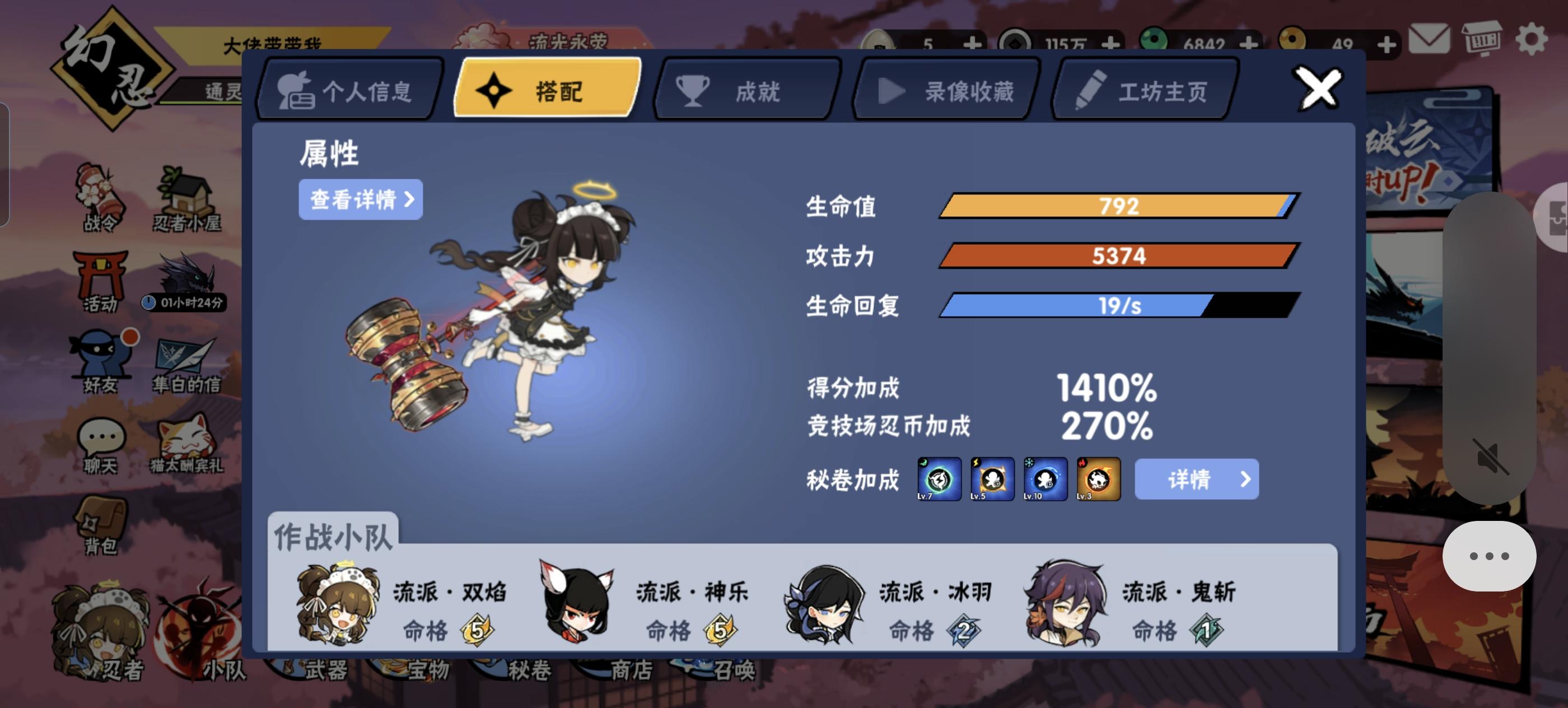
Task: Open 查看详情 attribute details
Action: 360,199
